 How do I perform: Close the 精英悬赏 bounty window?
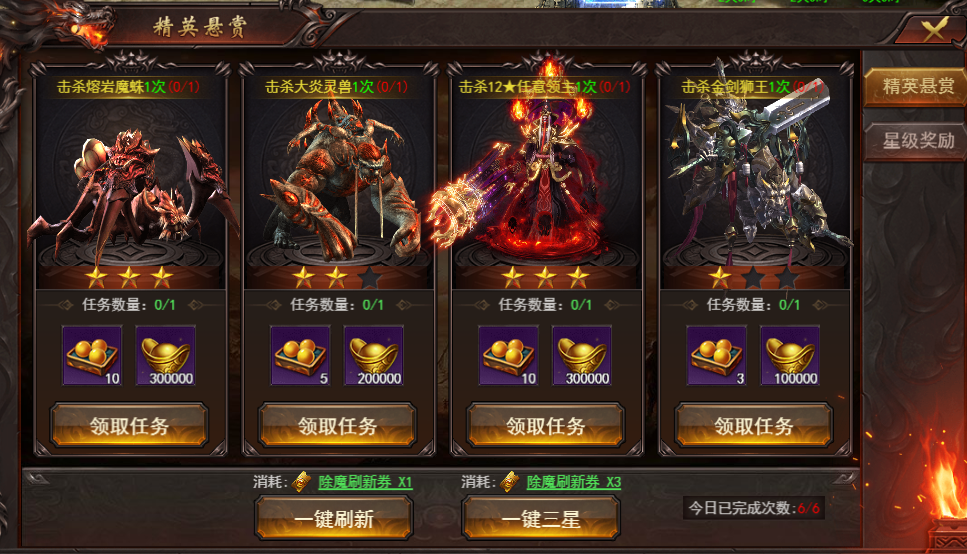pyautogui.click(x=933, y=29)
